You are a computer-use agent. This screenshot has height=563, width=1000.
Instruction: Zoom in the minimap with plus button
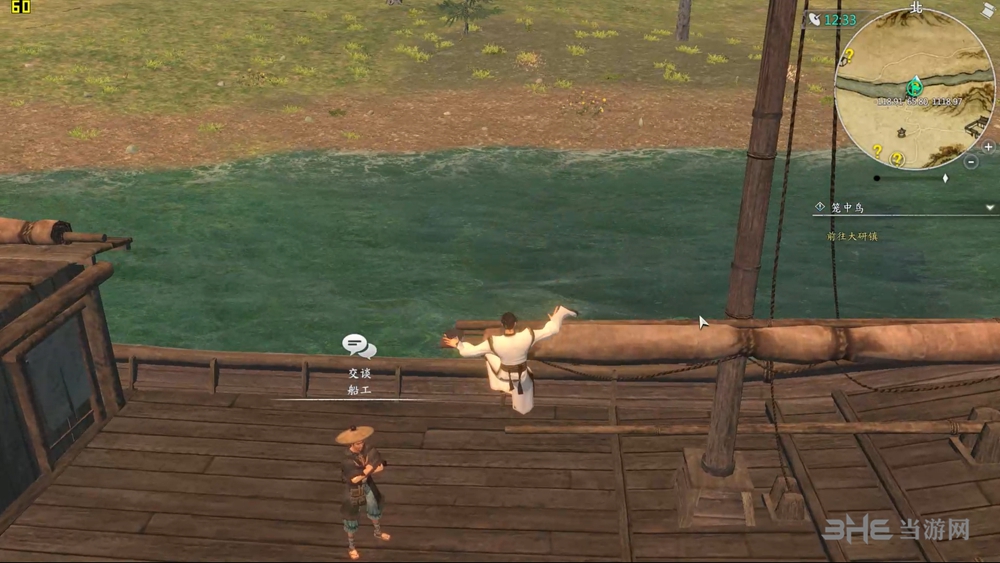pos(988,146)
